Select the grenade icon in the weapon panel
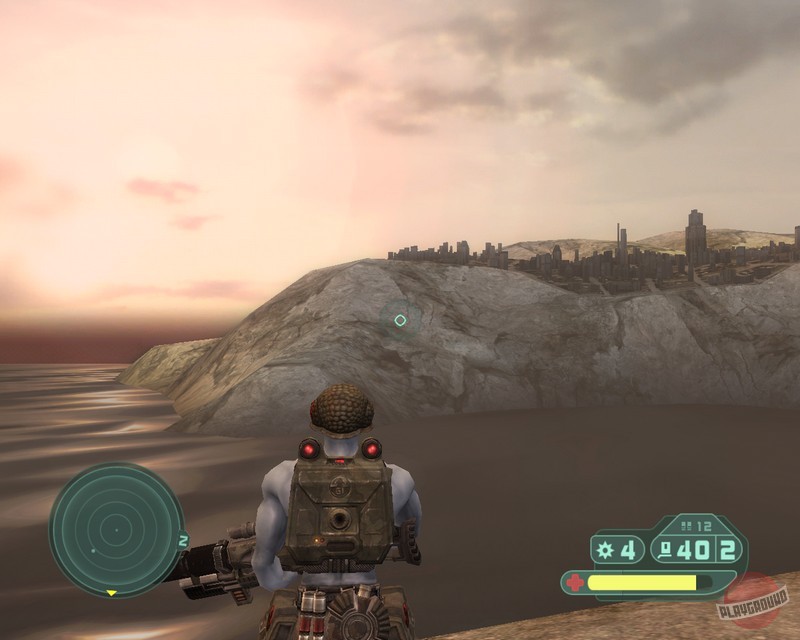 pos(604,549)
